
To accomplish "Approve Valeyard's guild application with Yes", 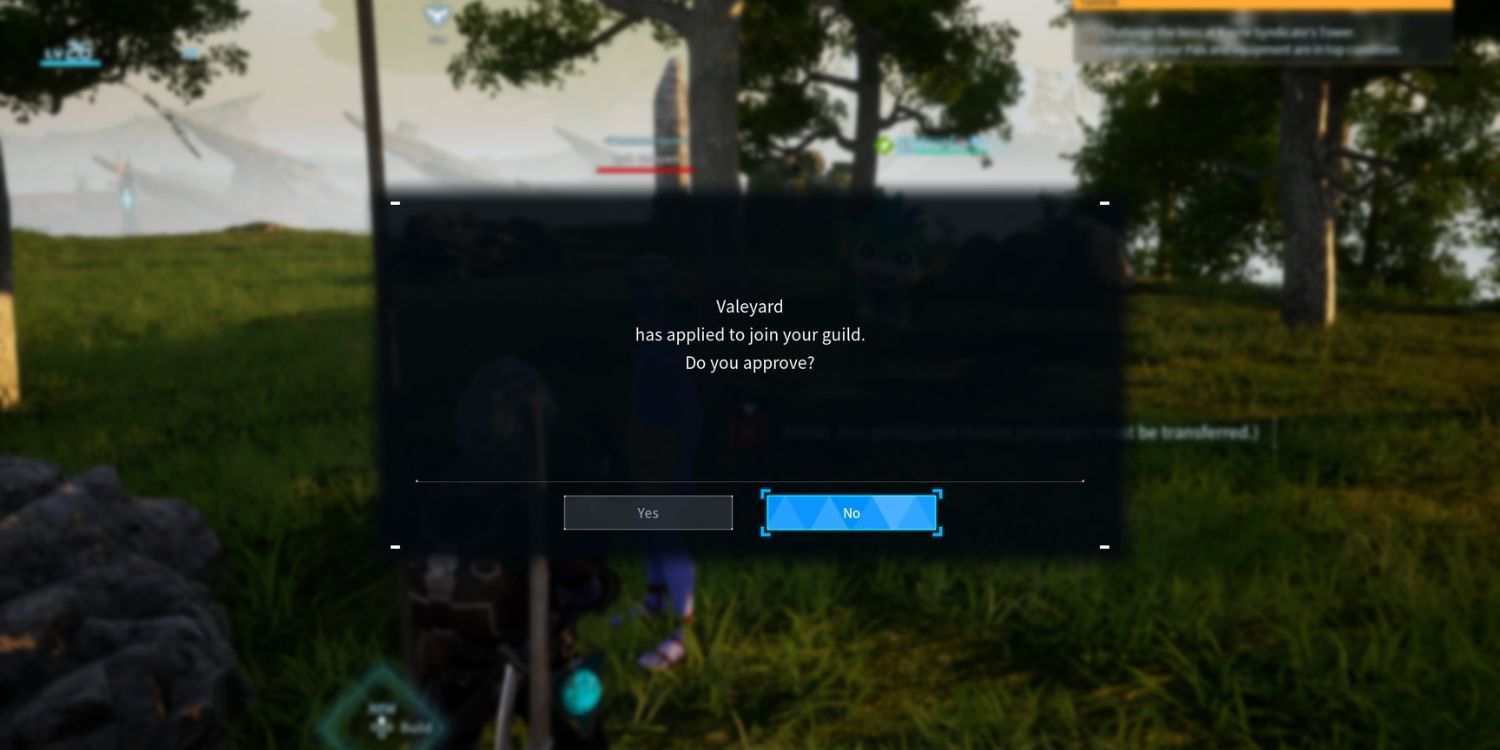I will 647,512.
